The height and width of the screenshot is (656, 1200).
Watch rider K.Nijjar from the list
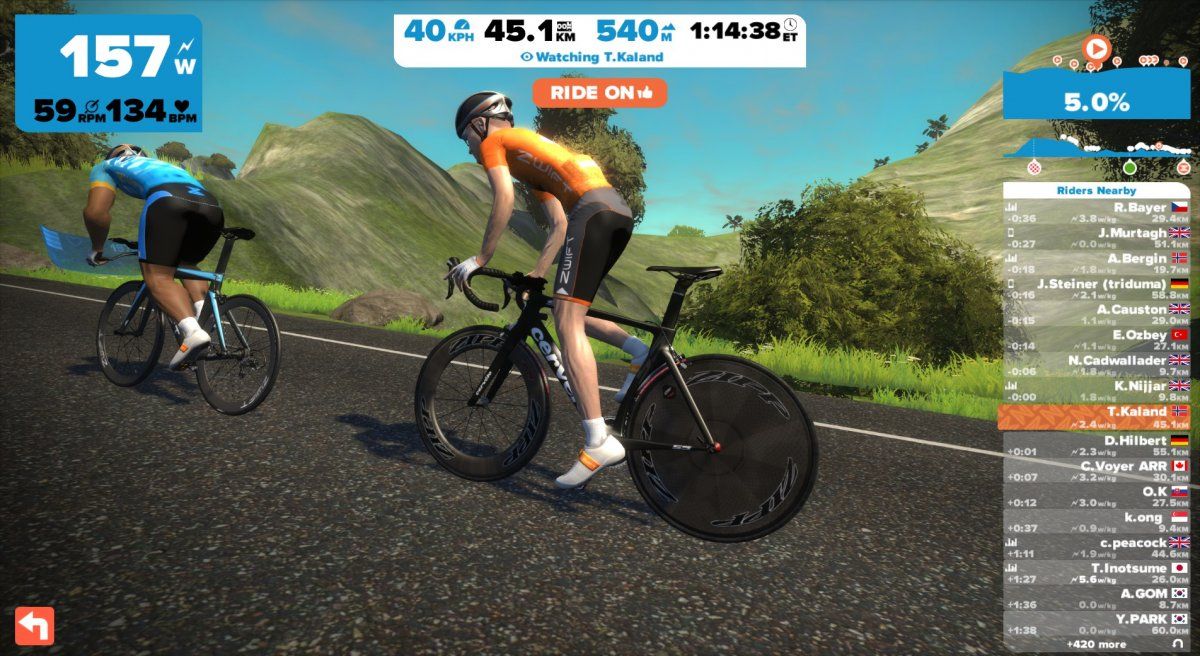(x=1096, y=390)
